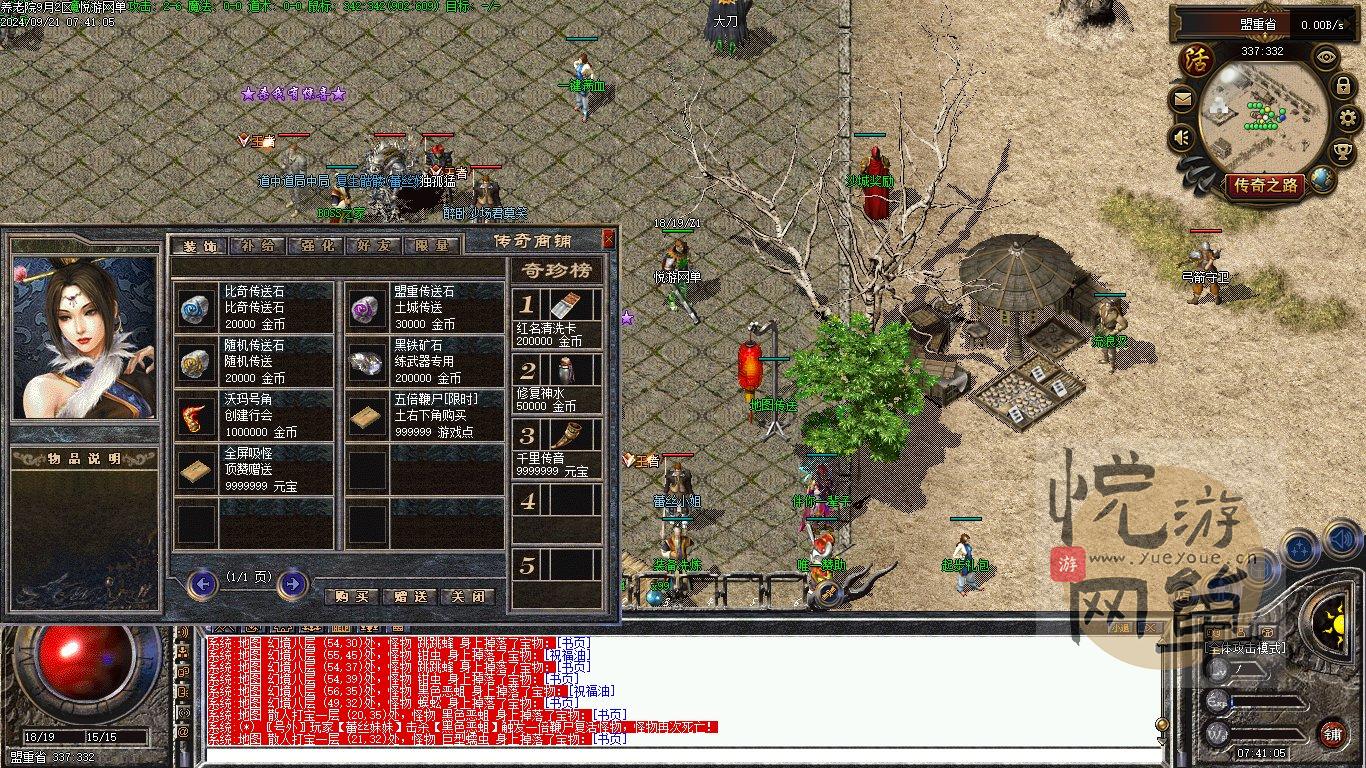
Task: Click the 购买 buy button
Action: click(352, 596)
